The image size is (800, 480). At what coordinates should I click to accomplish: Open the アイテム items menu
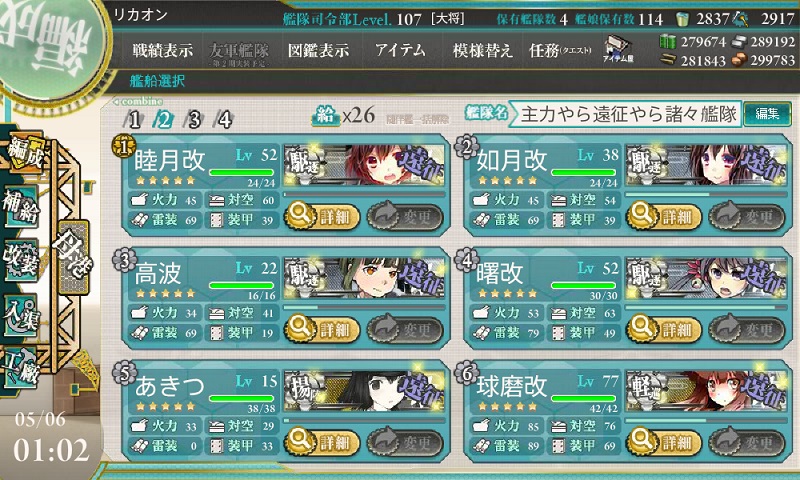coord(399,50)
